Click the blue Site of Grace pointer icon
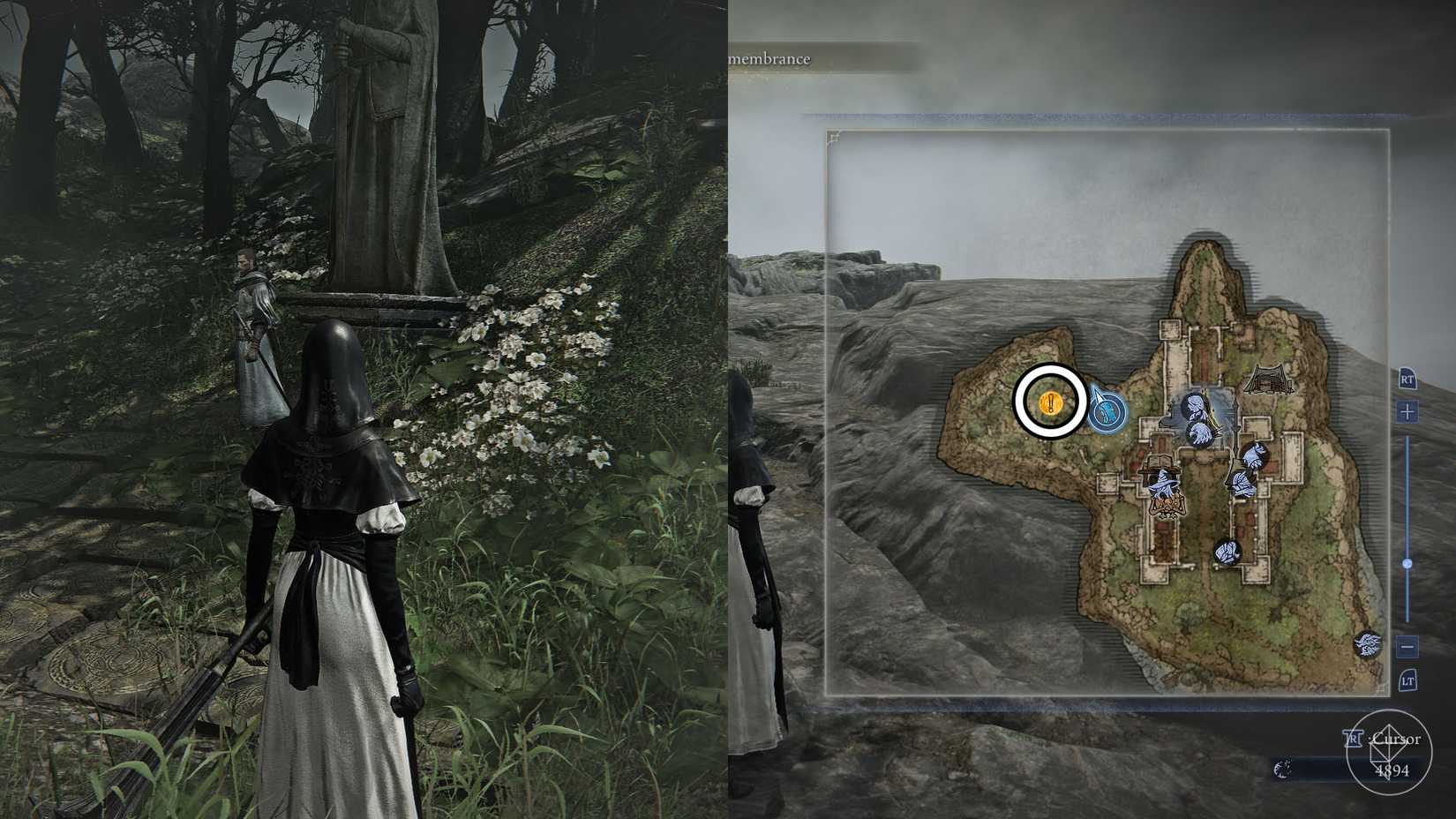The width and height of the screenshot is (1456, 819). [1107, 408]
